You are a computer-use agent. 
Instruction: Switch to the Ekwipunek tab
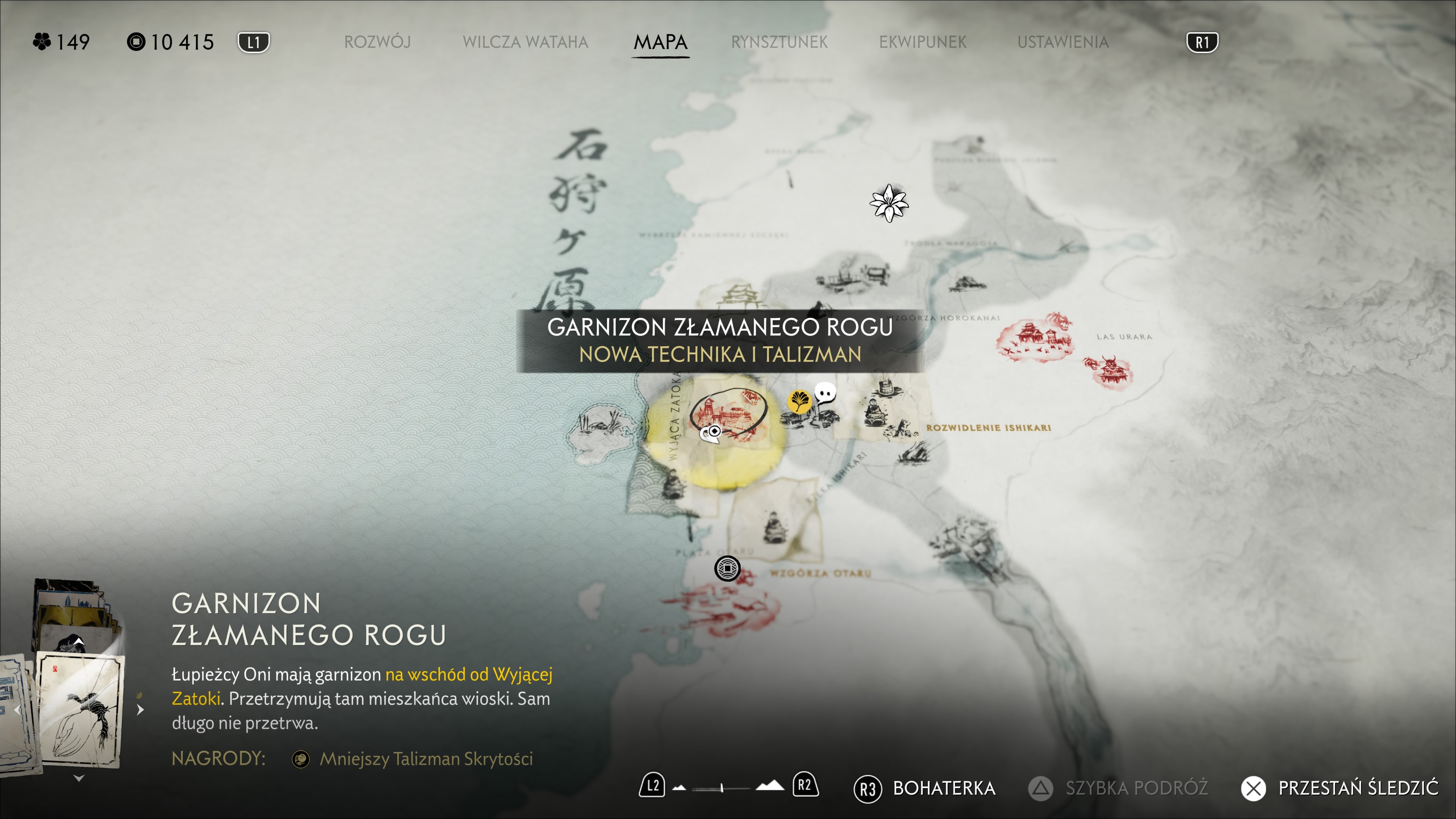point(923,42)
